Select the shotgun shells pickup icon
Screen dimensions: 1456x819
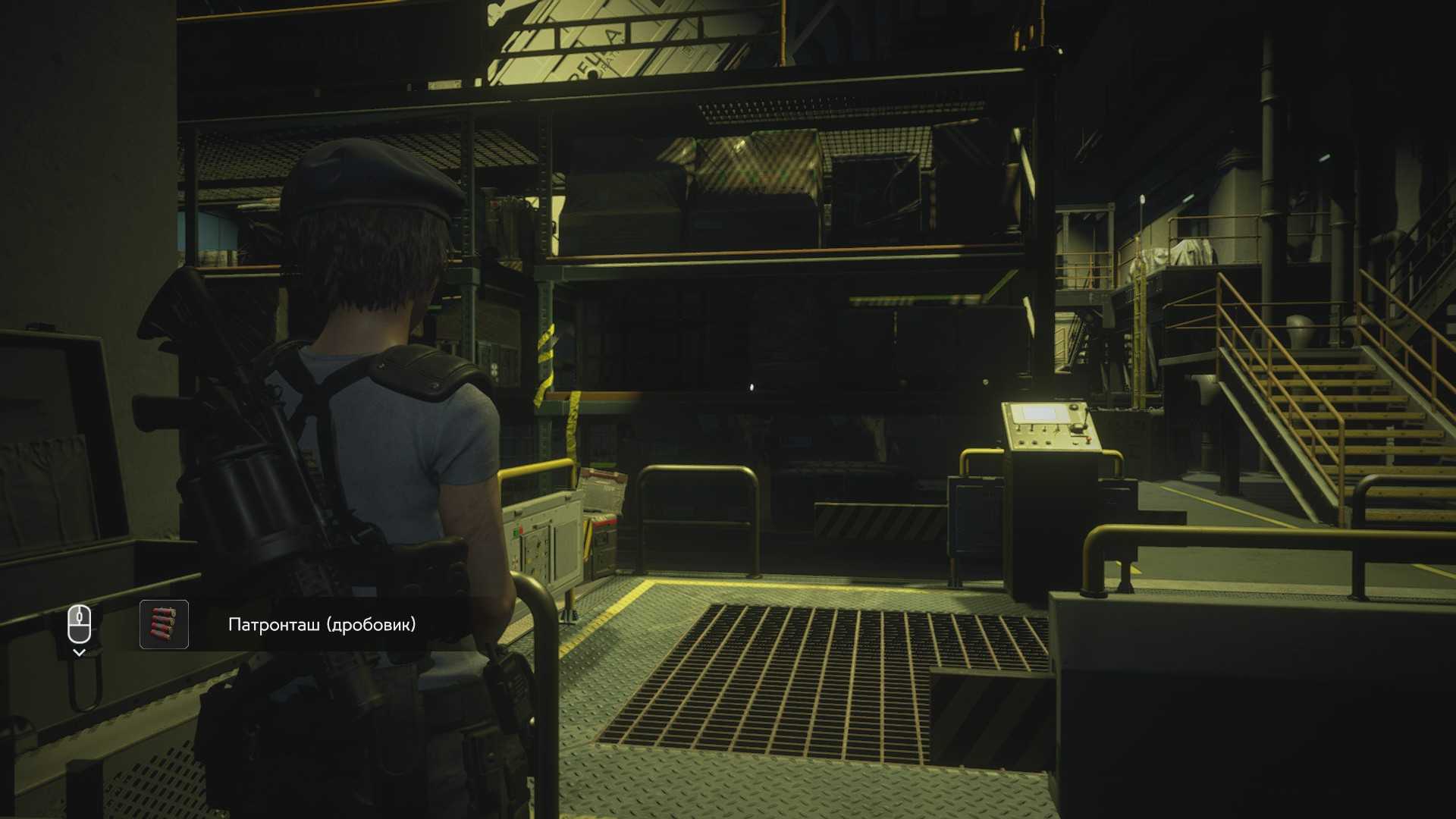[164, 625]
